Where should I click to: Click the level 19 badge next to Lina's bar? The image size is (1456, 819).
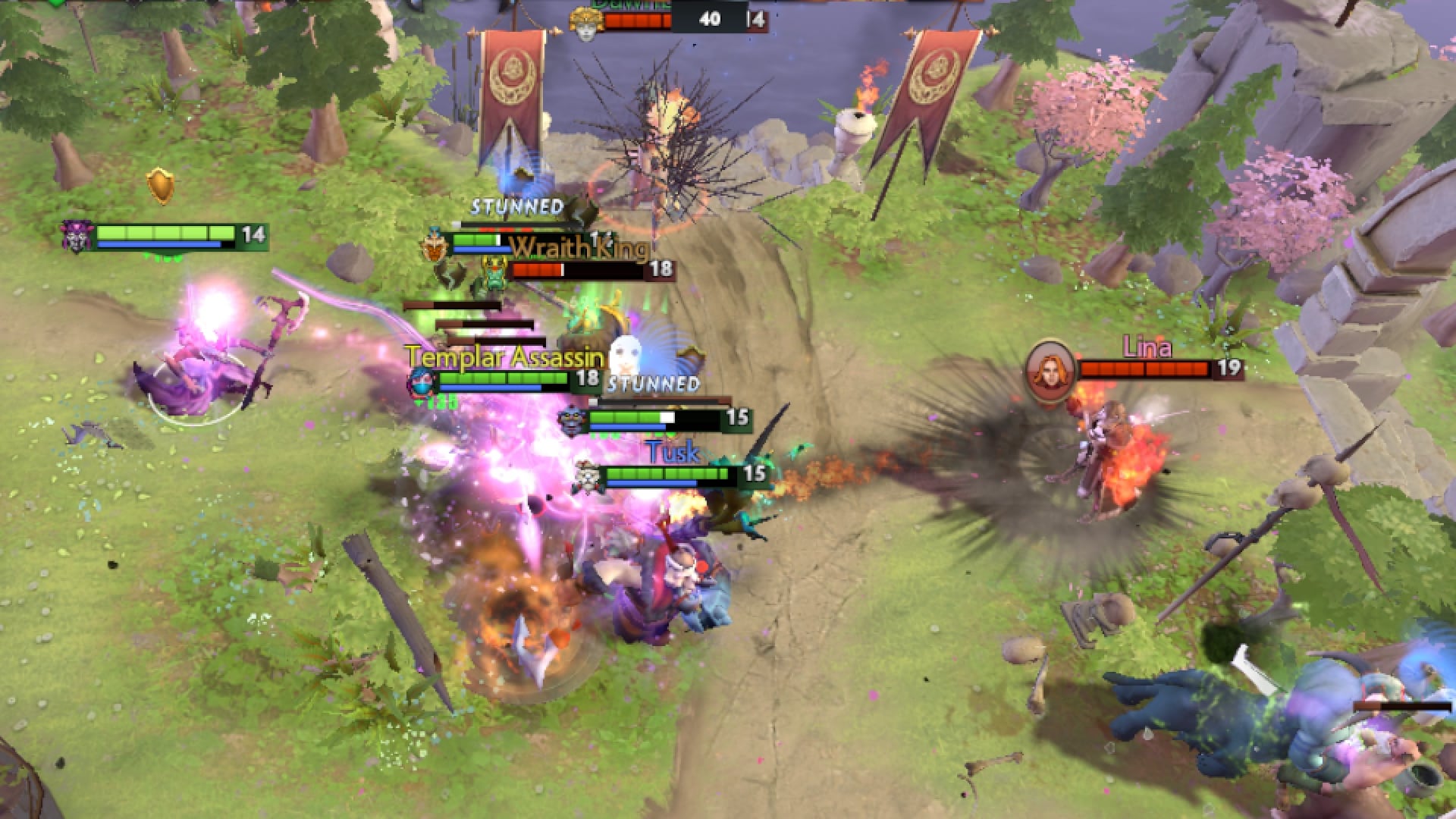coord(1230,371)
